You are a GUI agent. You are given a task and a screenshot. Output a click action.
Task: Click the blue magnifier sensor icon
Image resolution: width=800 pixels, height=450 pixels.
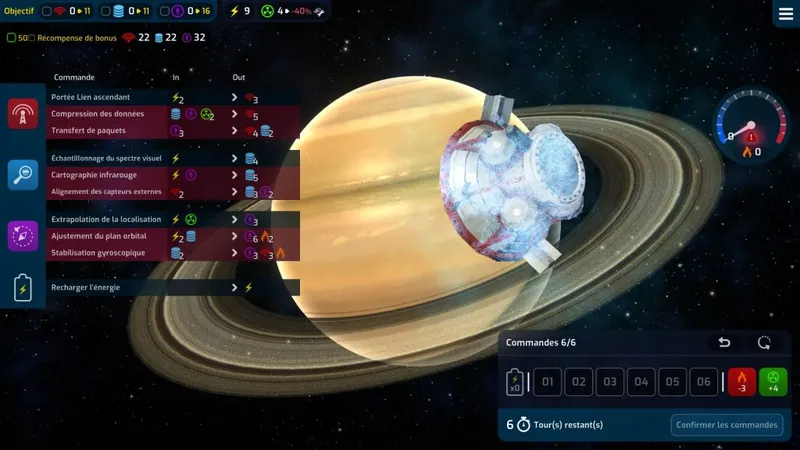coord(23,175)
